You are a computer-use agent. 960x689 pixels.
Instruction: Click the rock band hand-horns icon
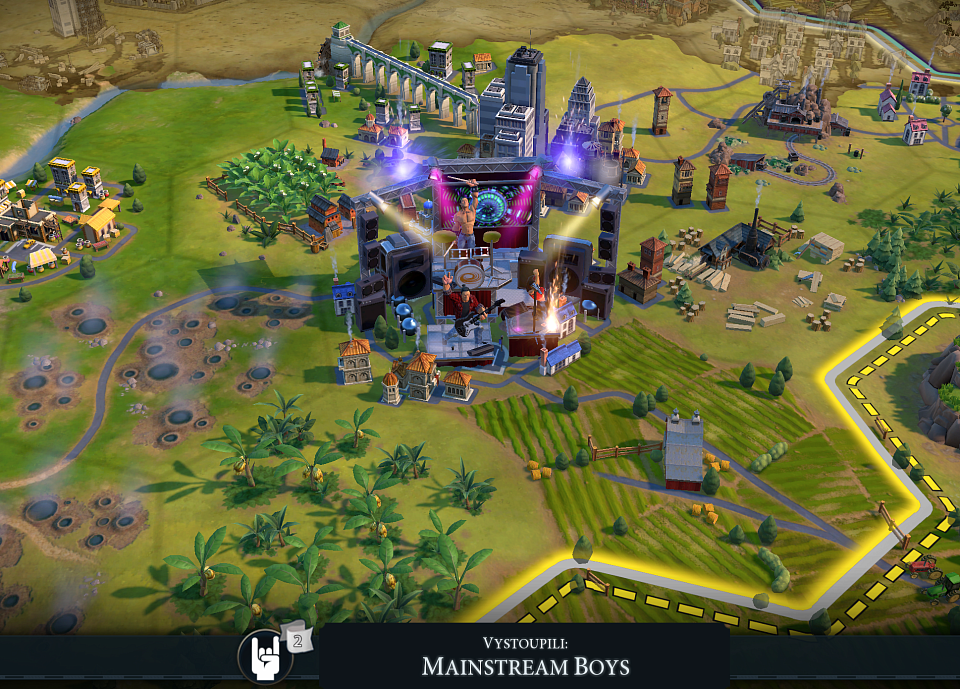[265, 657]
